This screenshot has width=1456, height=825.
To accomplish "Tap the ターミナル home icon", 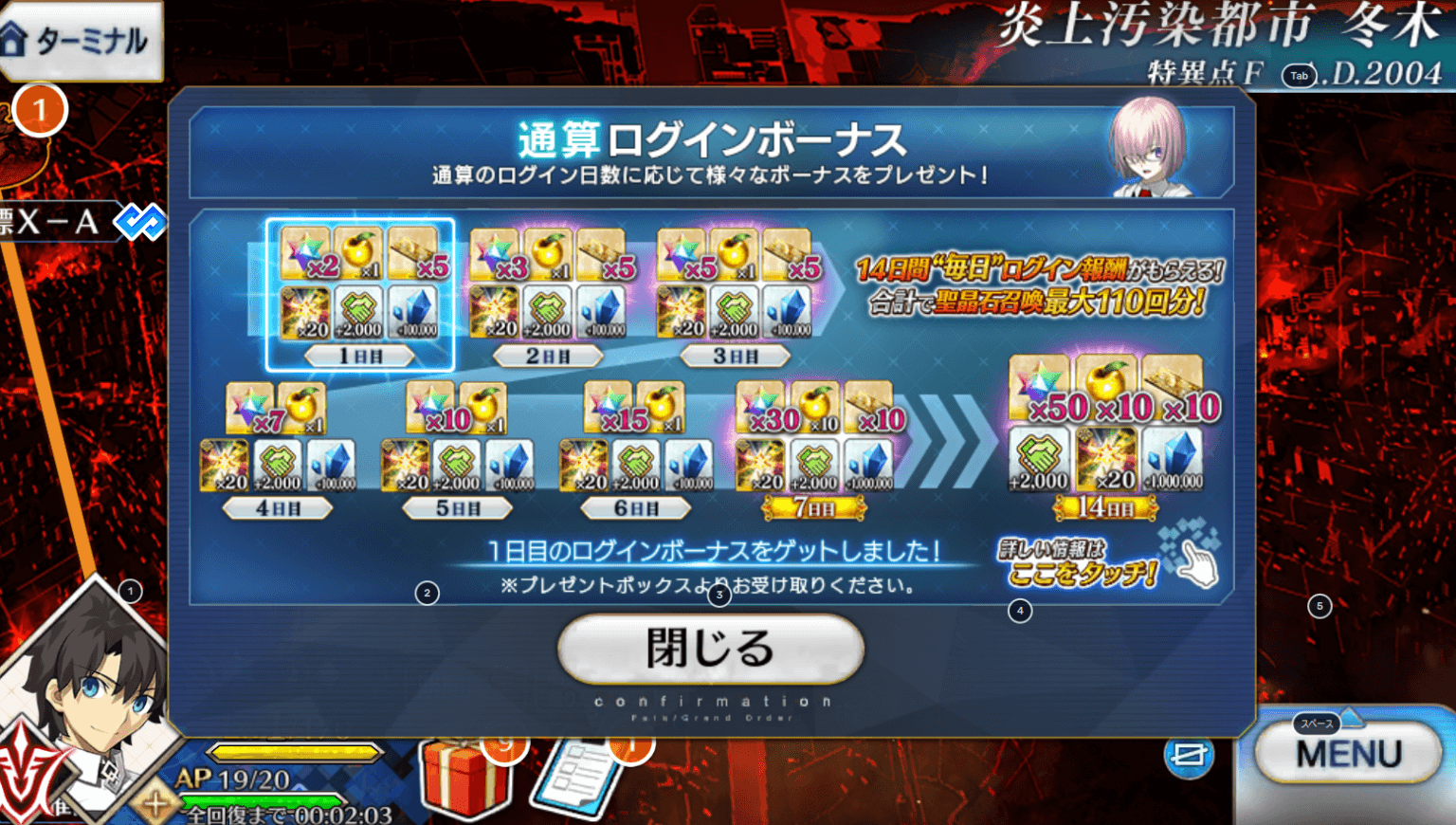I will (81, 41).
